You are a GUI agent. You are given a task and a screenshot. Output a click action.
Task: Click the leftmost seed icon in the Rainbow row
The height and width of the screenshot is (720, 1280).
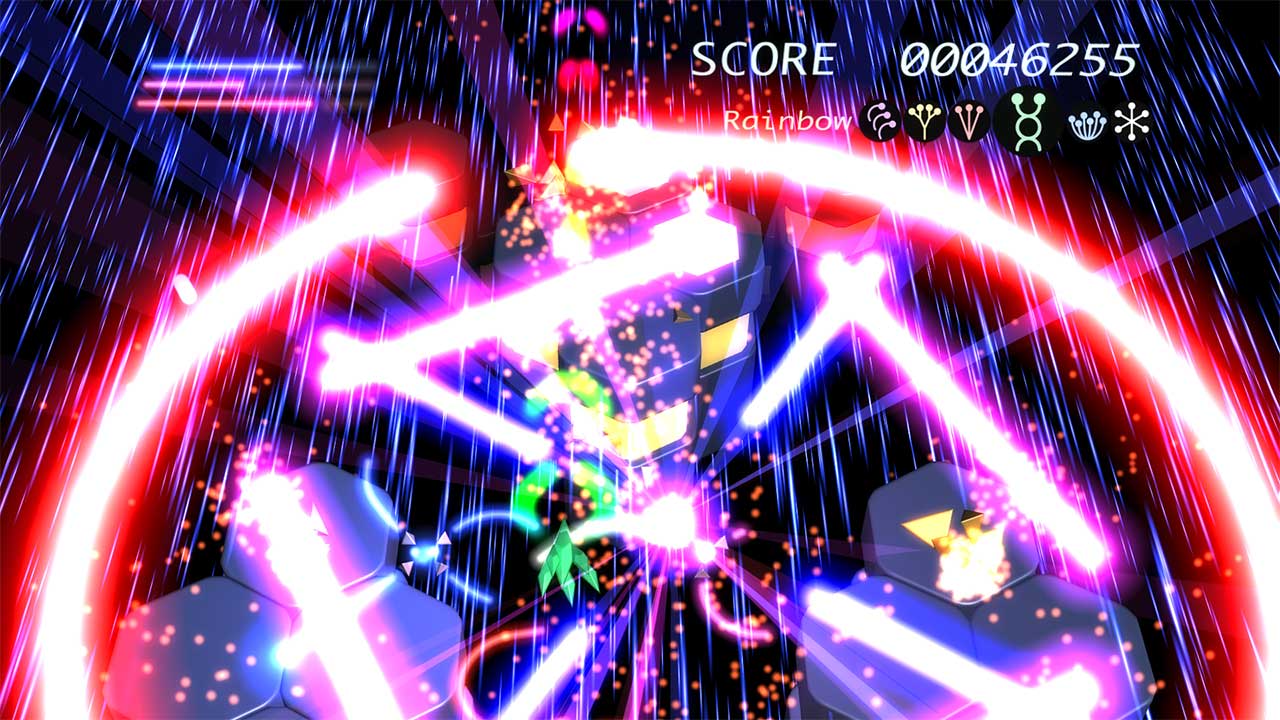(x=878, y=122)
